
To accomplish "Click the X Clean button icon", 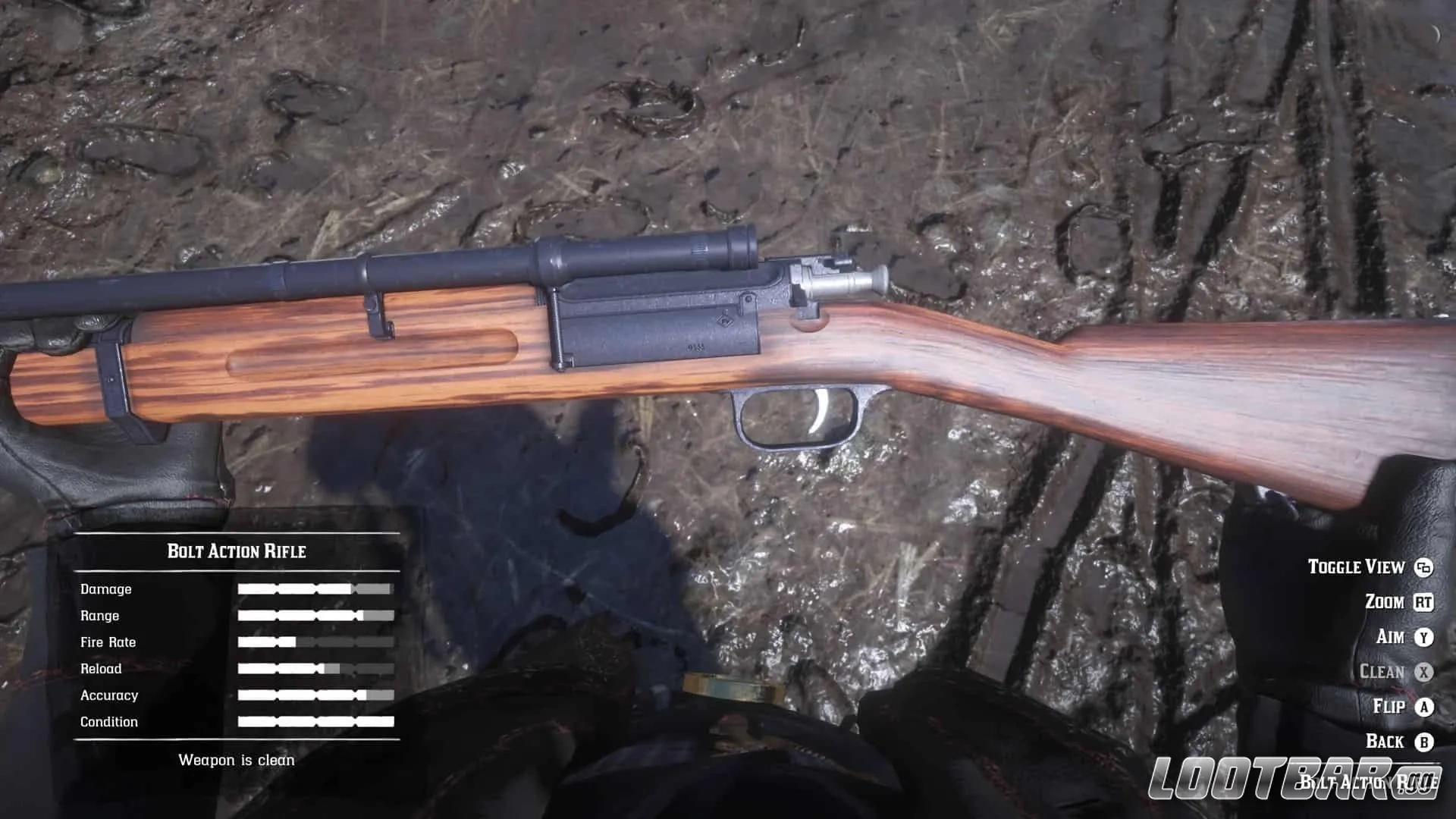I will [1422, 672].
